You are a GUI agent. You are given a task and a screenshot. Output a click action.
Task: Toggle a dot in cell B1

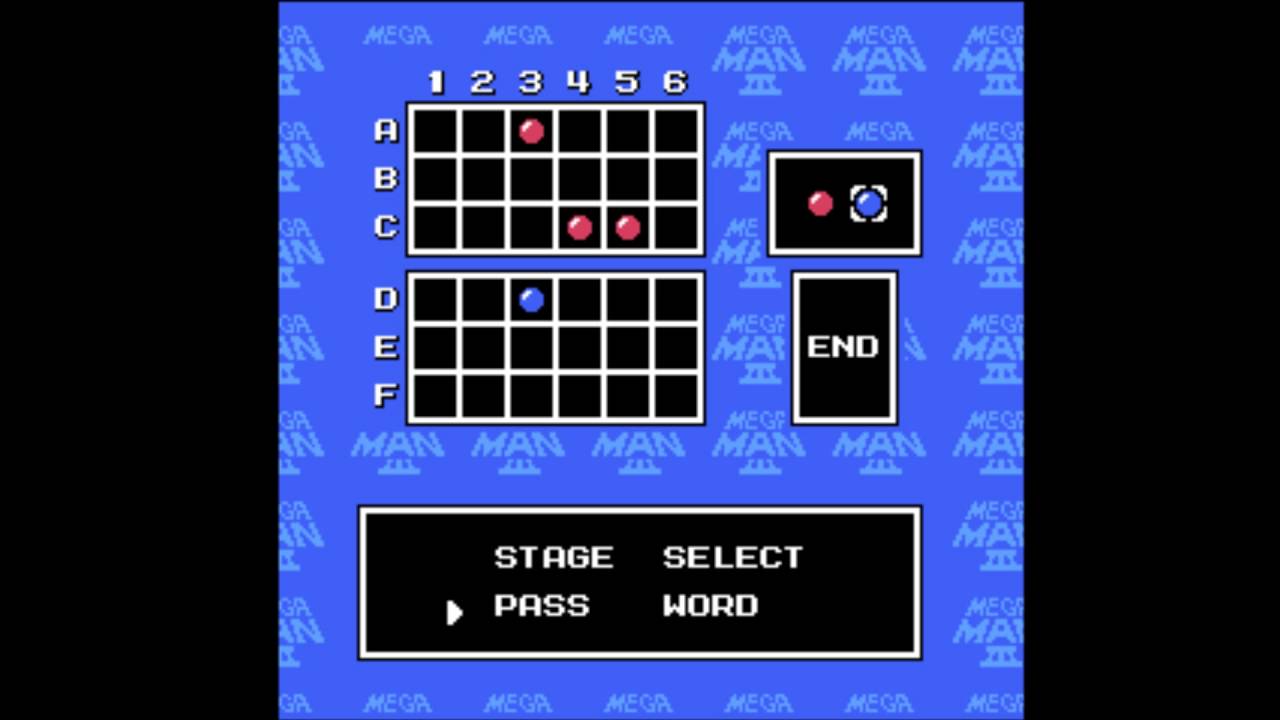click(435, 179)
